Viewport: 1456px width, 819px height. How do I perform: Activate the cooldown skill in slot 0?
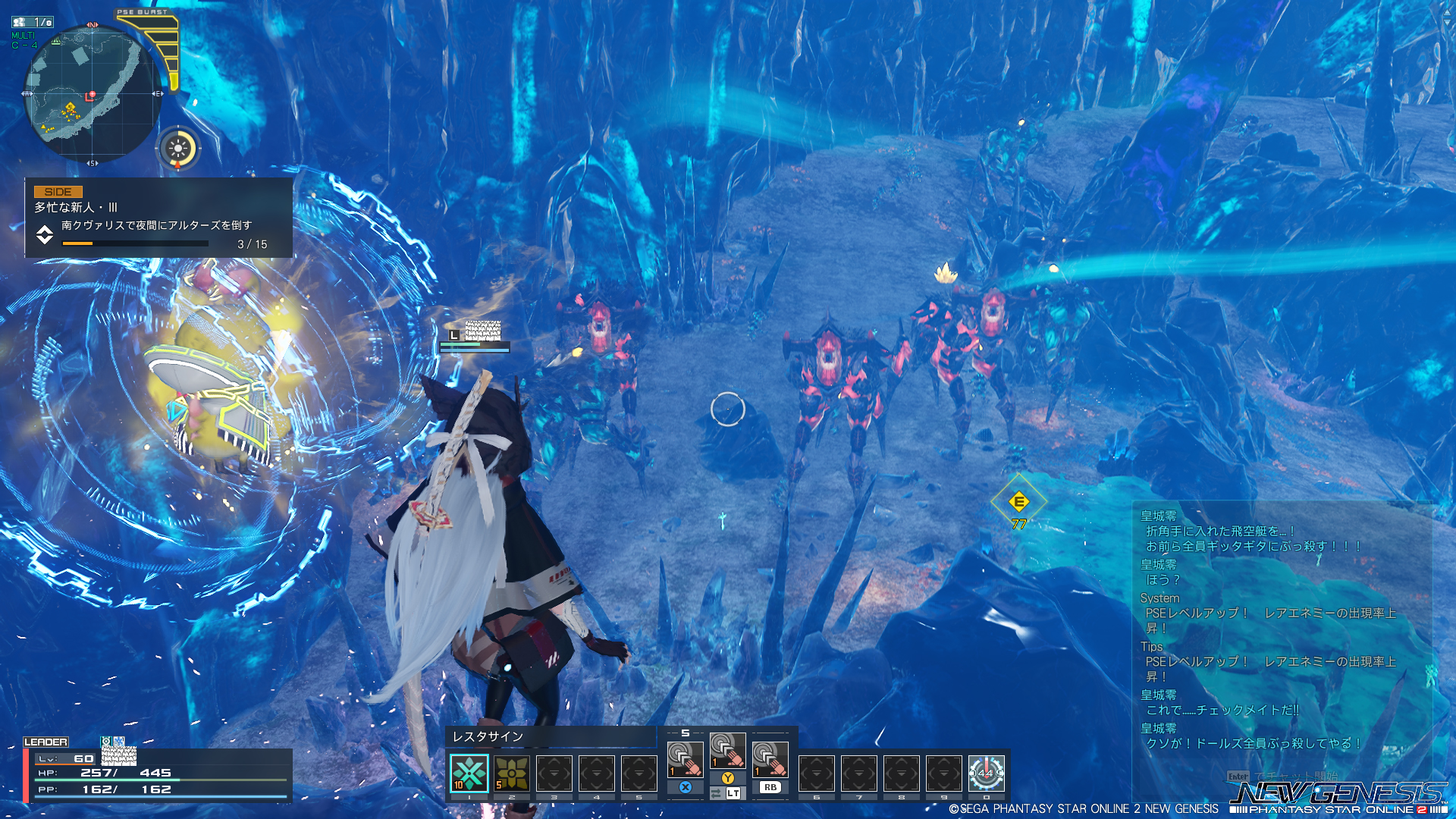[986, 773]
